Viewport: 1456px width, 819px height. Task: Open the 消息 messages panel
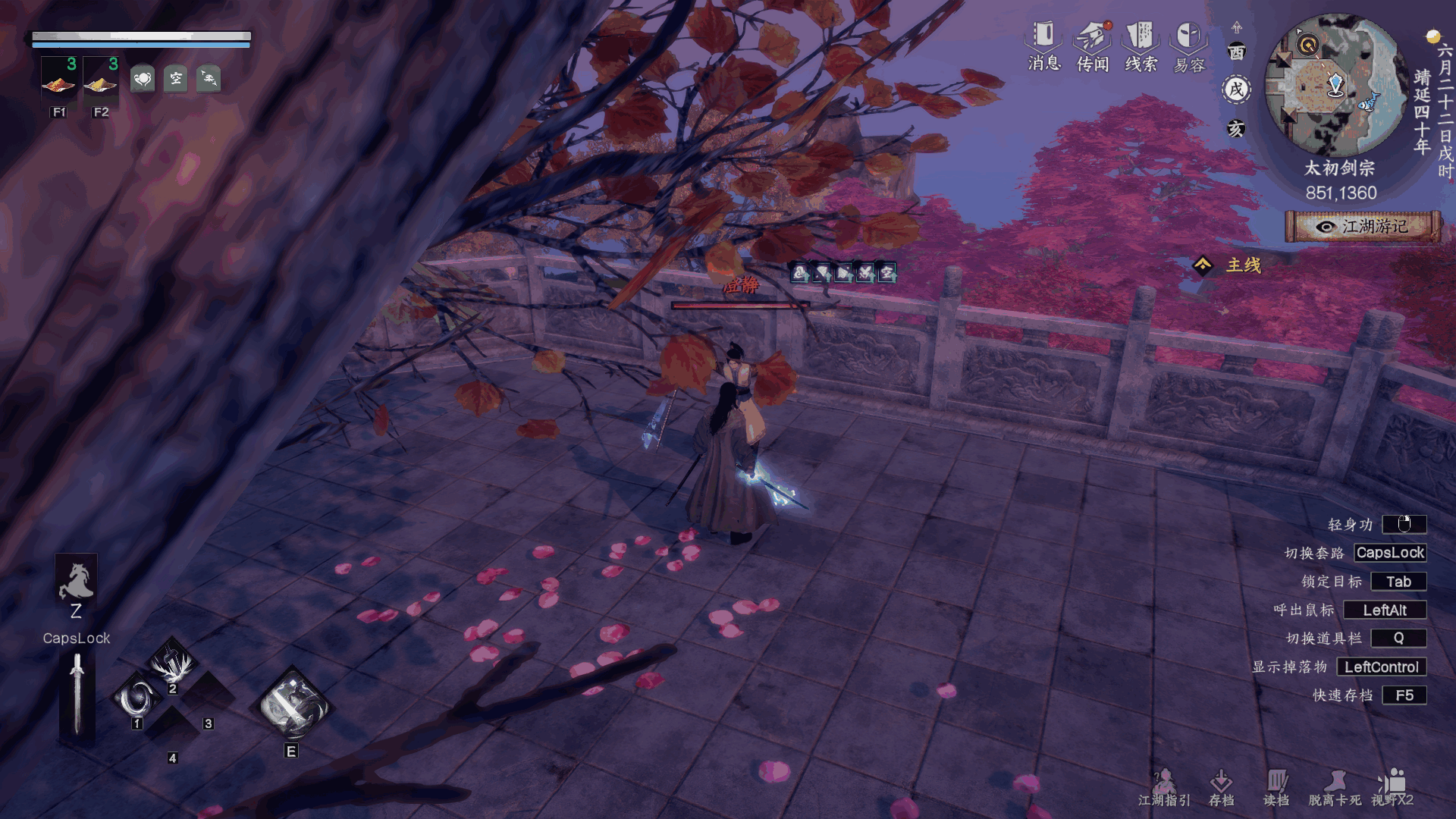tap(1044, 45)
